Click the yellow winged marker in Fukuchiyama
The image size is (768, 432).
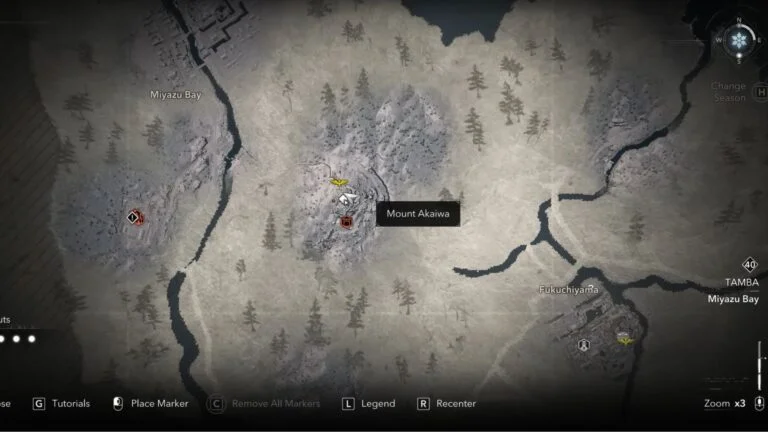625,340
